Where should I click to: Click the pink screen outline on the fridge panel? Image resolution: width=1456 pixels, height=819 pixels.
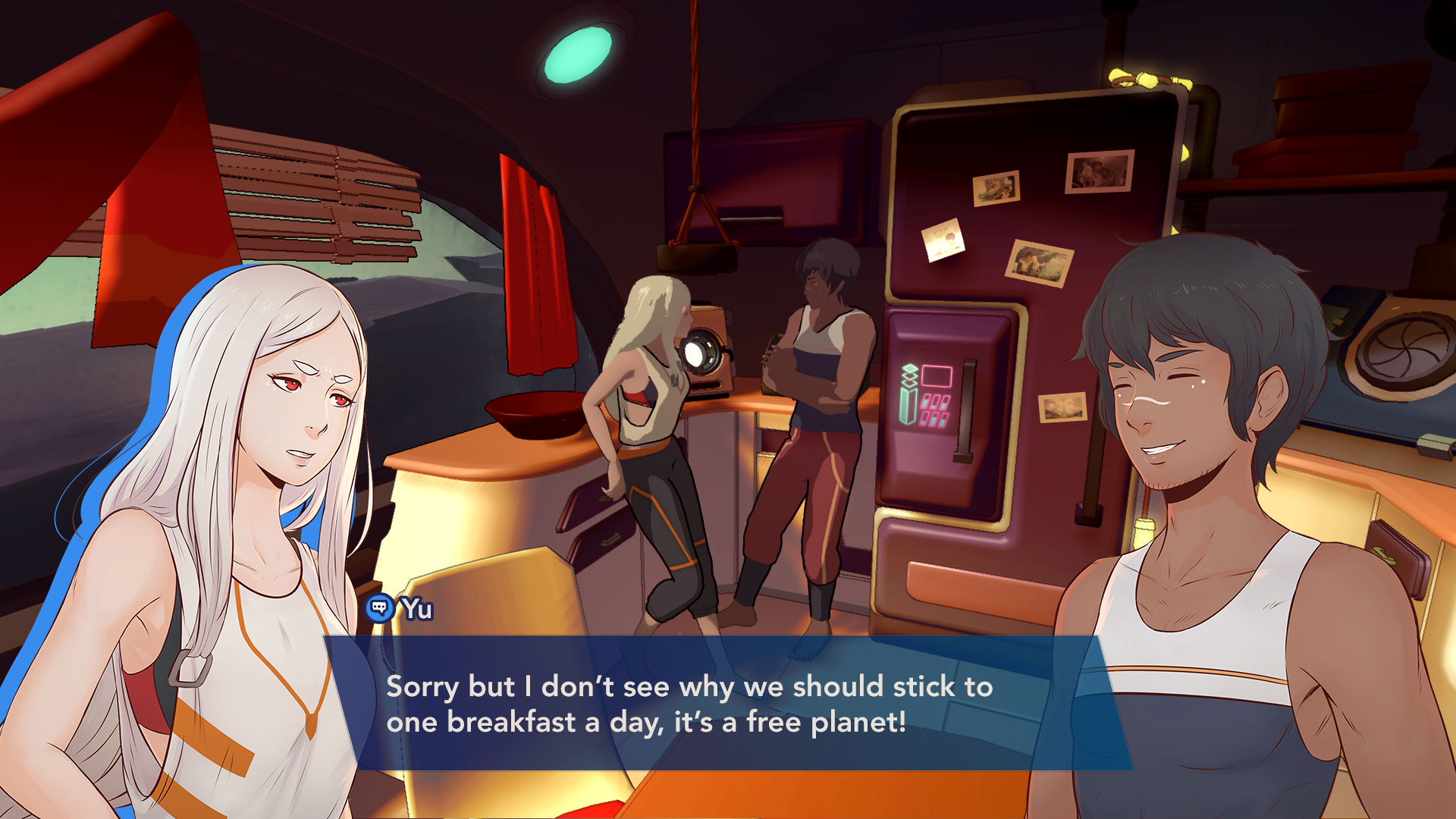937,376
